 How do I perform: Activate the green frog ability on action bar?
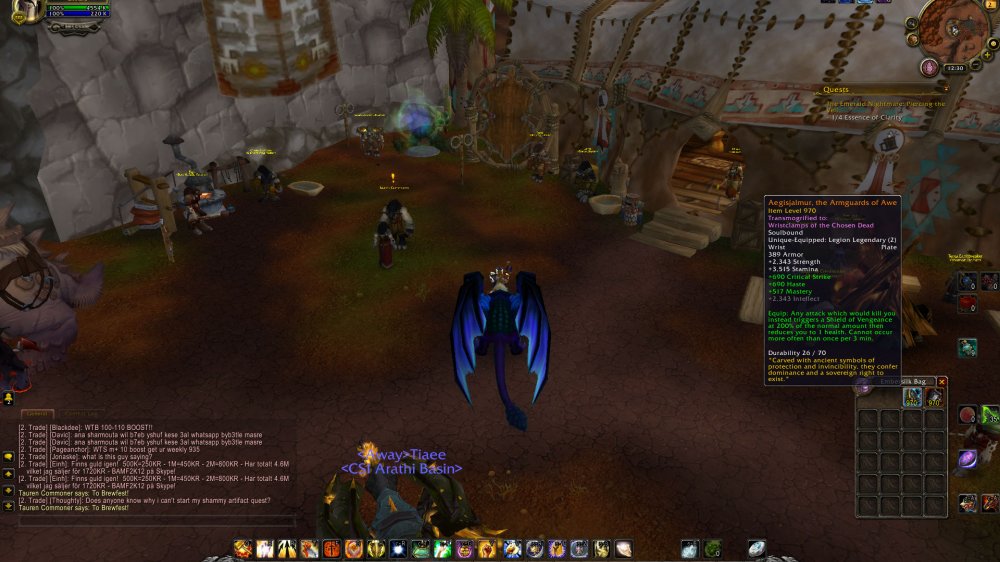(421, 549)
